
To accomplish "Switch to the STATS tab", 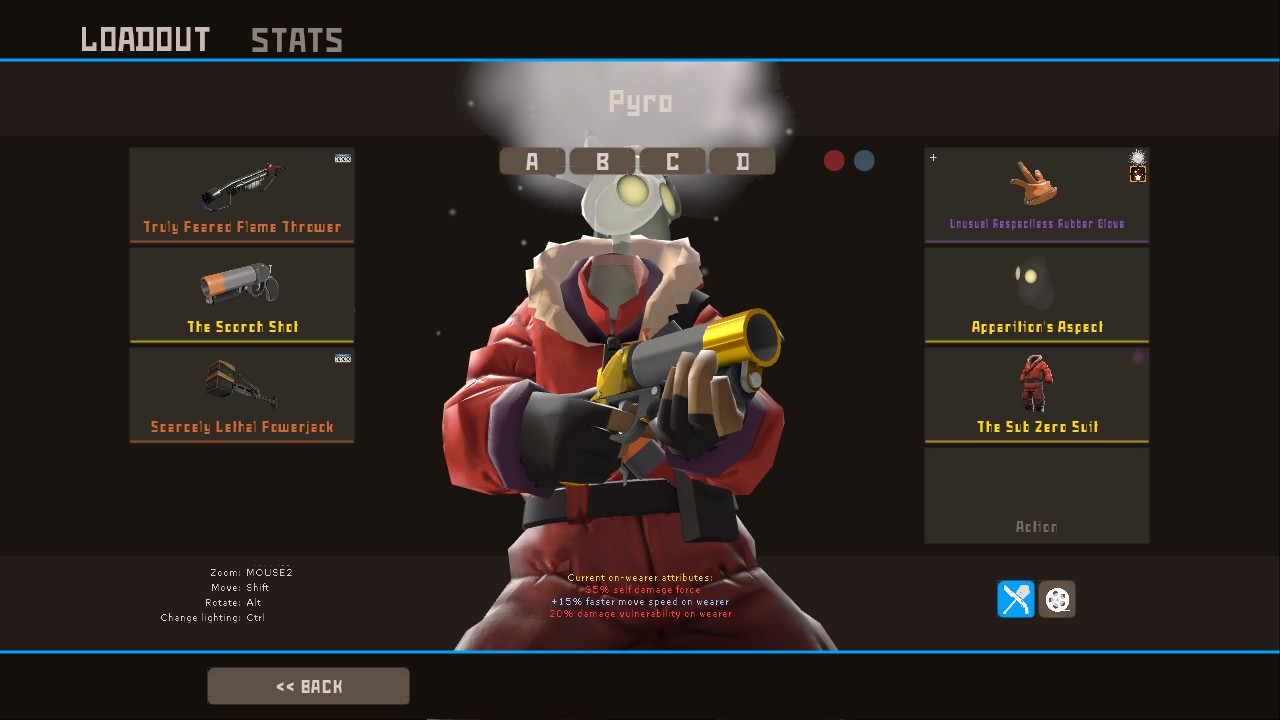I will click(296, 40).
